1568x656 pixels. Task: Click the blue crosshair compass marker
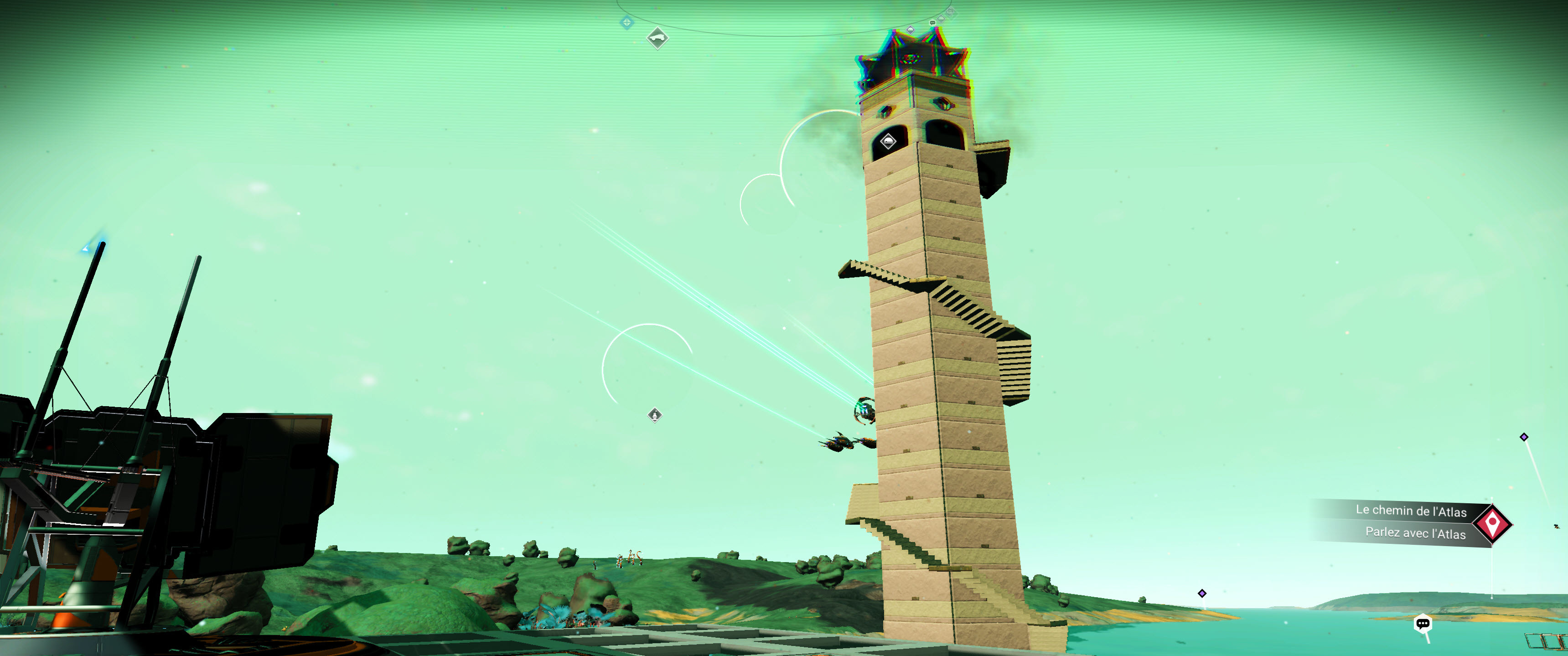tap(626, 23)
